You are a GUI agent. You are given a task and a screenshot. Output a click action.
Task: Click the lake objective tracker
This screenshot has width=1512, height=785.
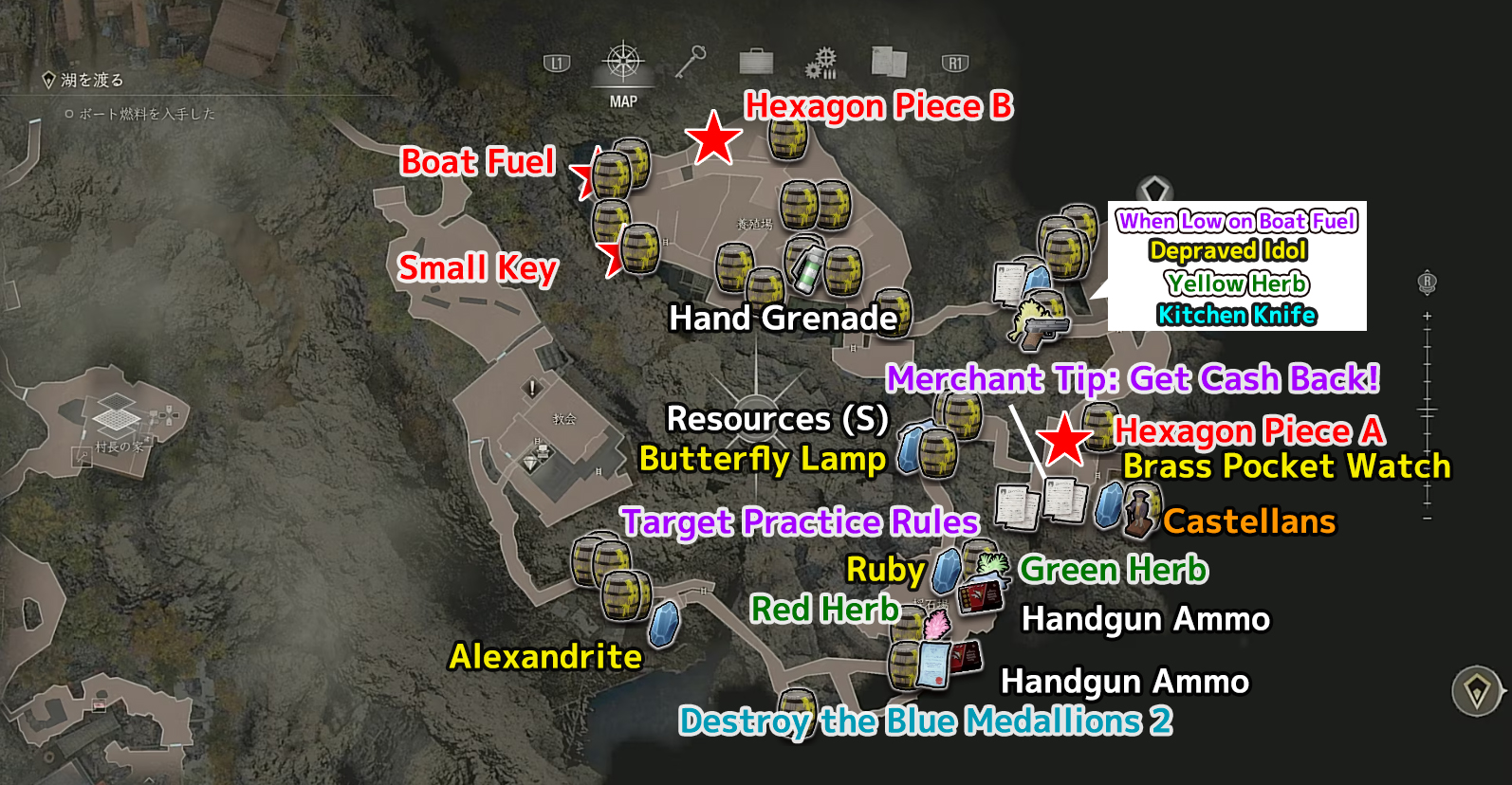(x=83, y=81)
